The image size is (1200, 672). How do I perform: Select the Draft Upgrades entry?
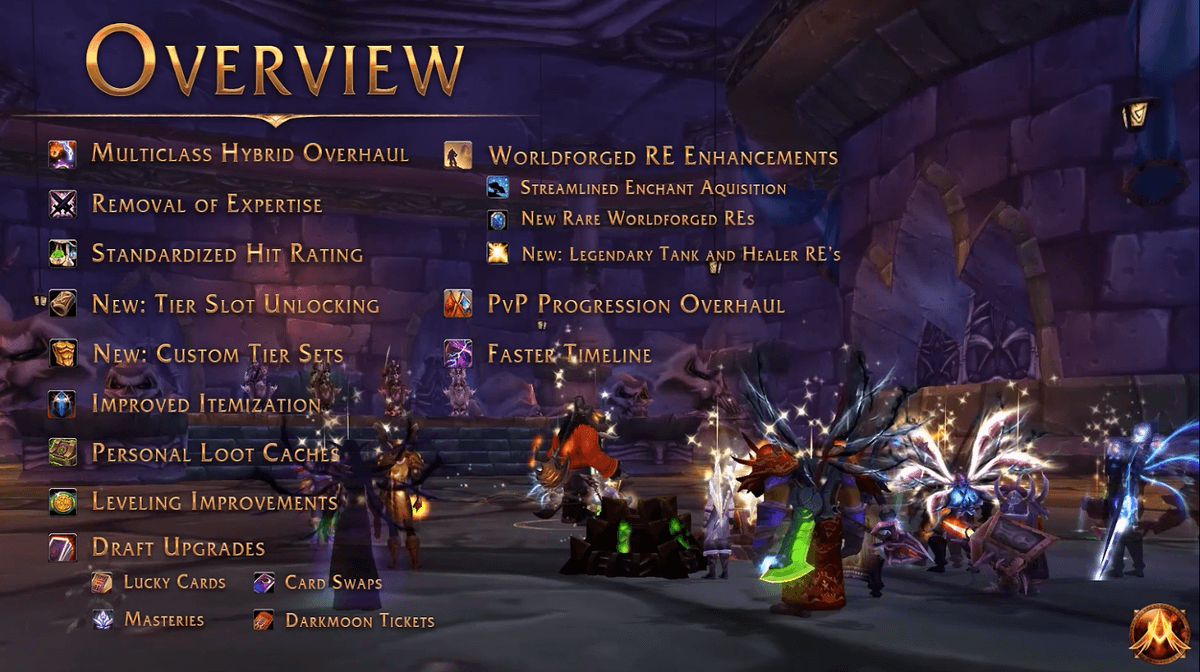pos(178,548)
